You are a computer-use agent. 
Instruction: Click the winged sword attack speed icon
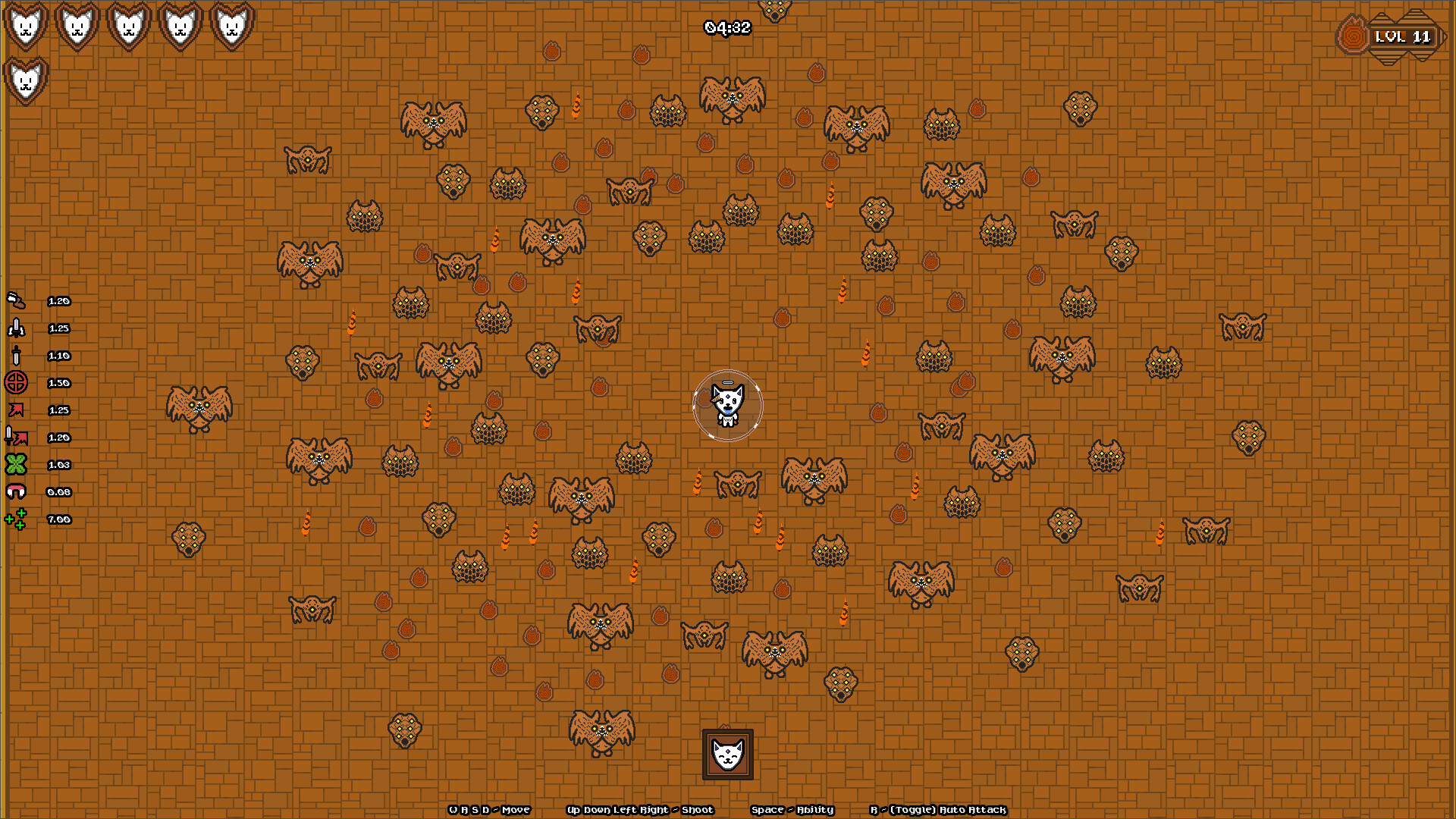[17, 328]
